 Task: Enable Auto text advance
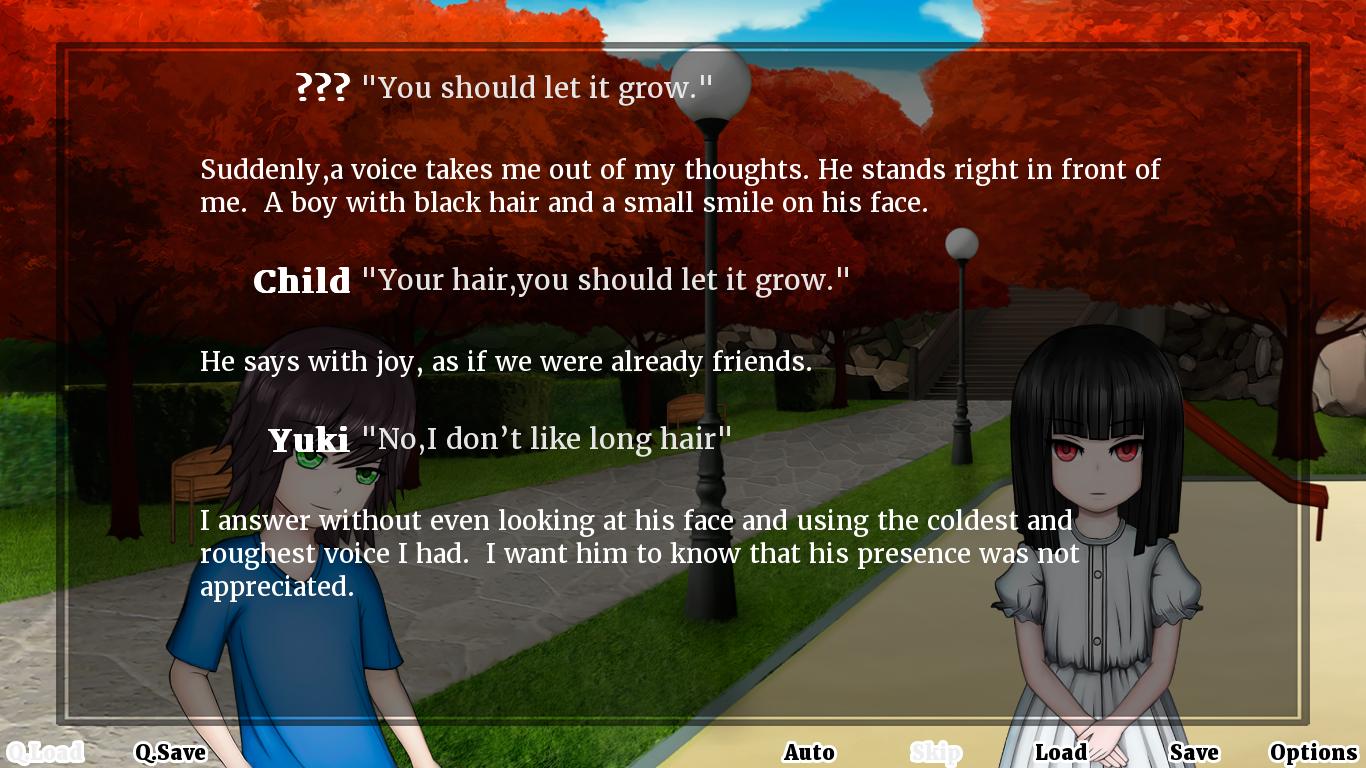[809, 752]
